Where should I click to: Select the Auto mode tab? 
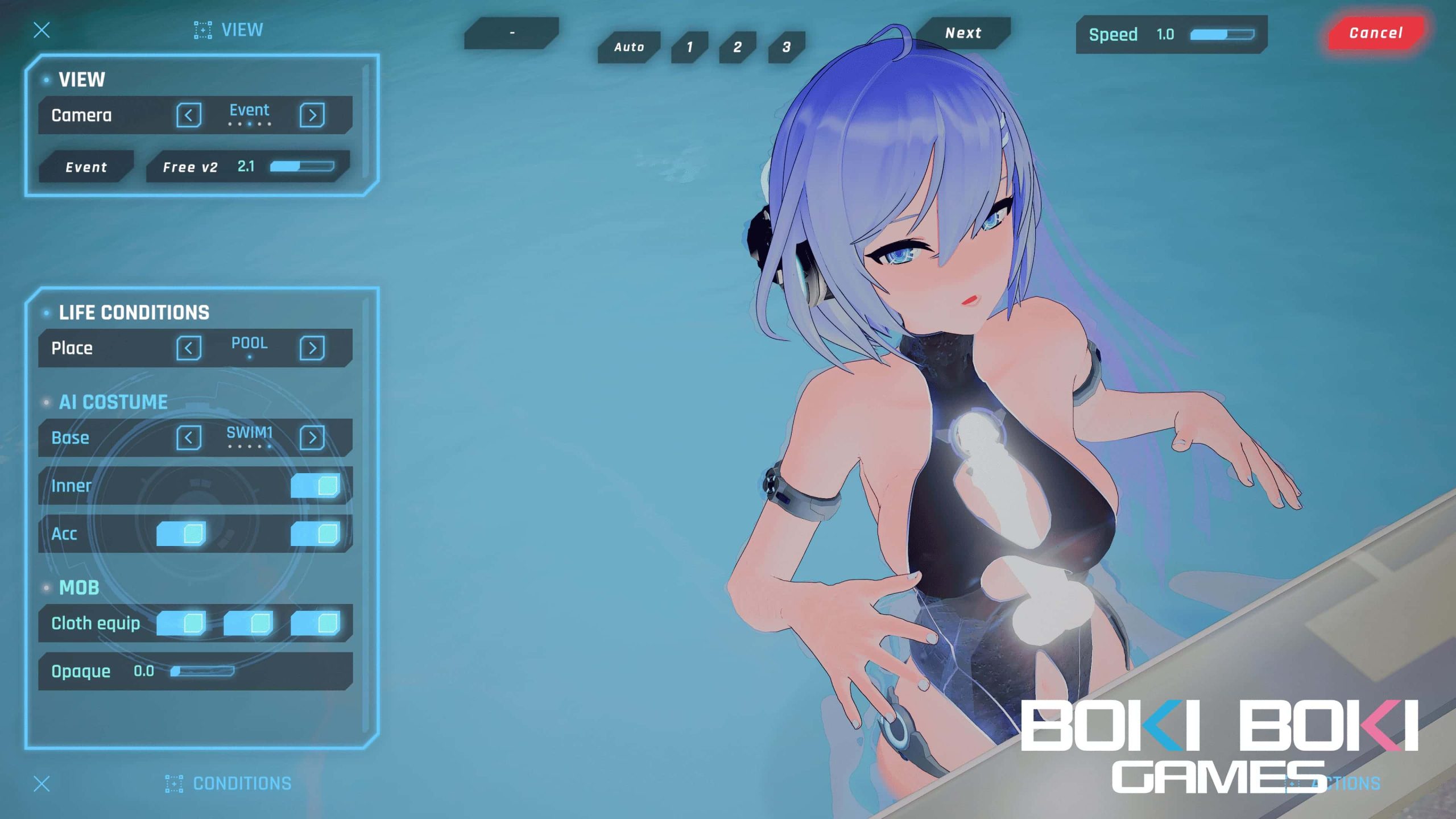coord(628,47)
